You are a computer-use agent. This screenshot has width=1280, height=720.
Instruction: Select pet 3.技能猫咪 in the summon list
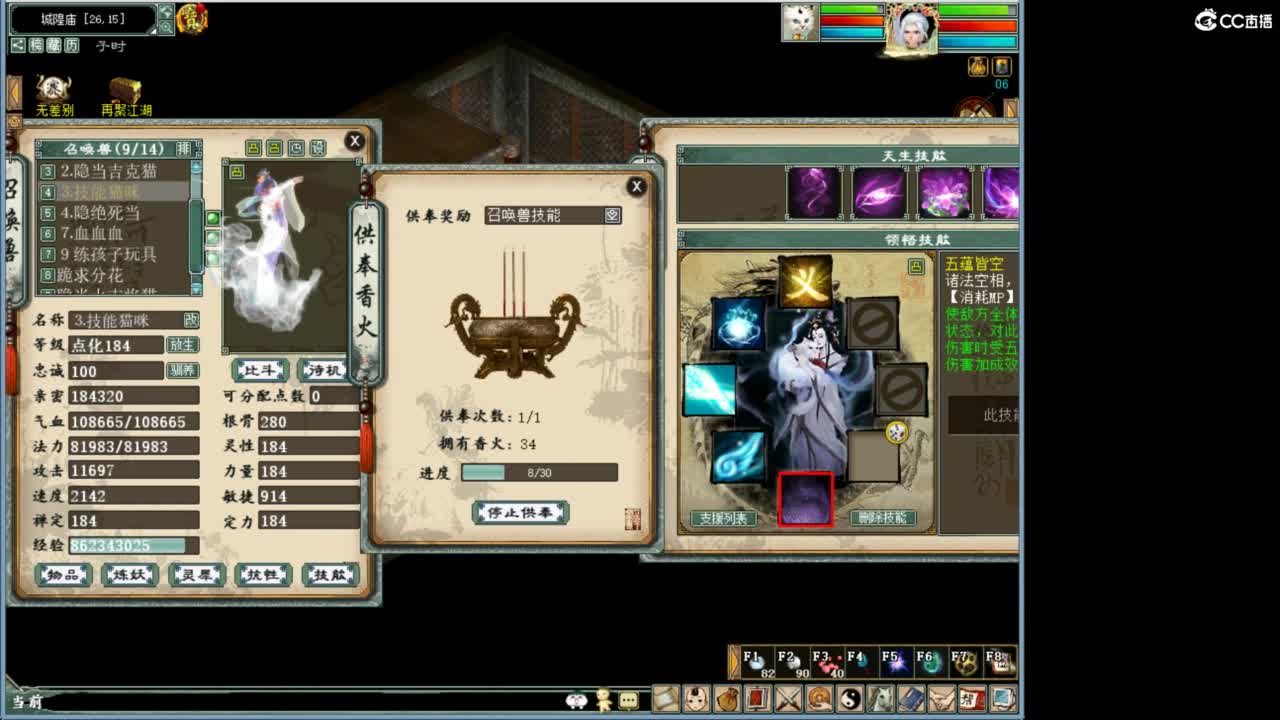pyautogui.click(x=104, y=190)
